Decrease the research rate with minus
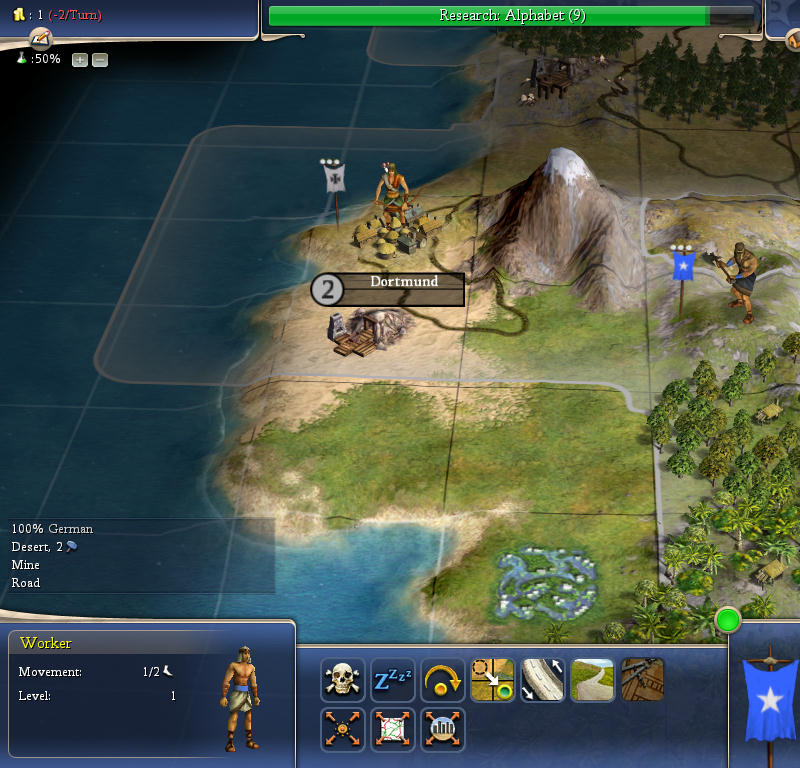Screen dimensions: 800x768 (x=100, y=60)
